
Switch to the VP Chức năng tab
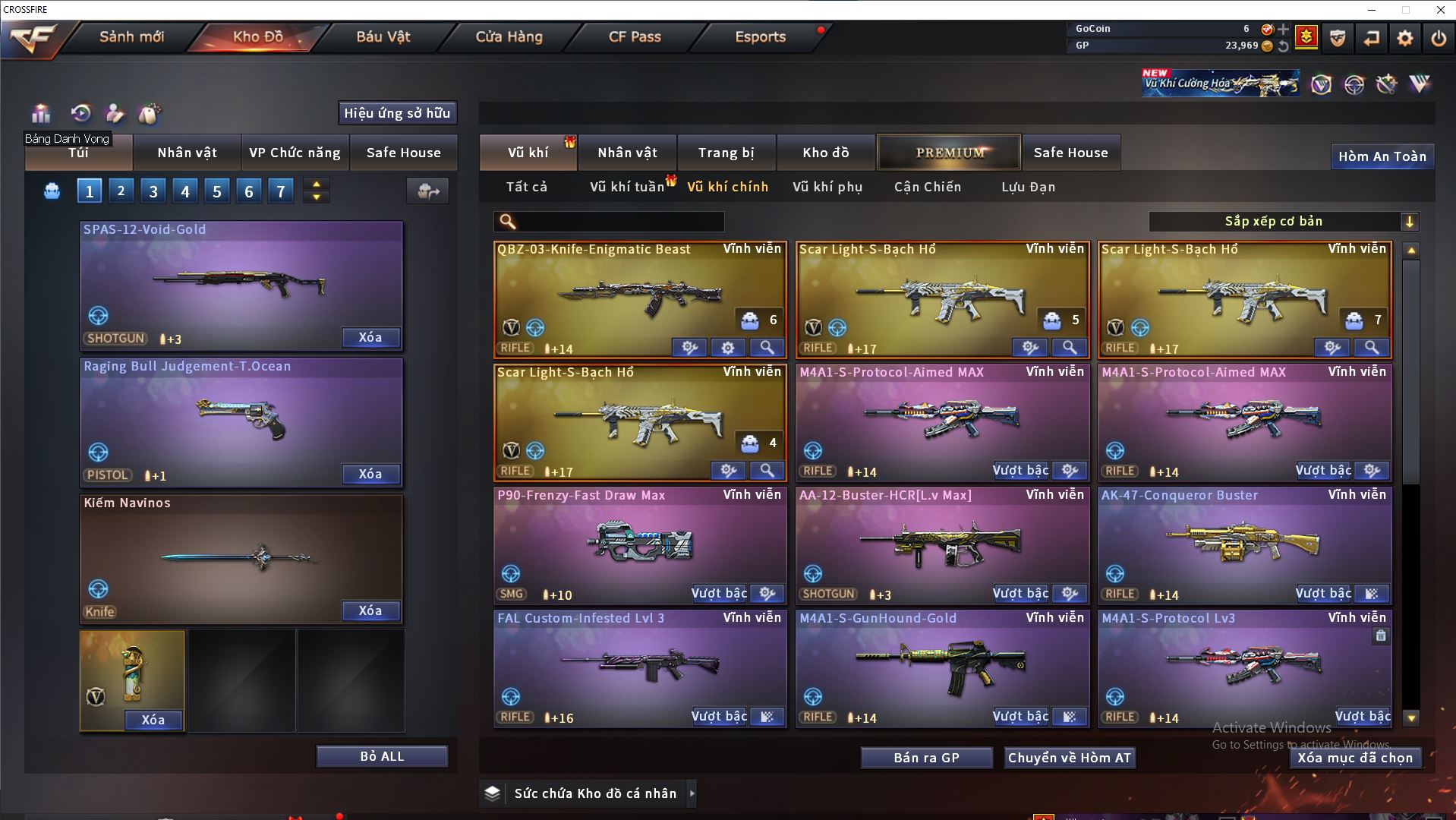(x=295, y=153)
